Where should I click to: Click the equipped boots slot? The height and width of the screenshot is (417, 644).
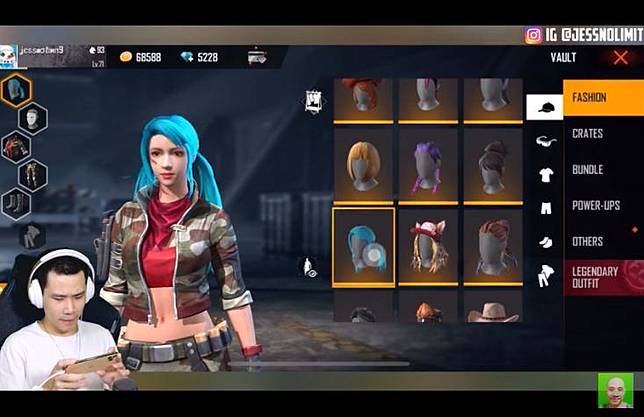pos(16,204)
